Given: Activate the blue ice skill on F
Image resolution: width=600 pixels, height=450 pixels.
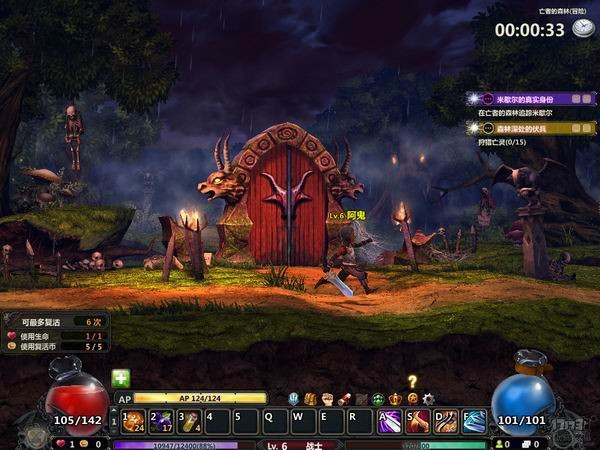Looking at the screenshot, I should click(x=474, y=421).
